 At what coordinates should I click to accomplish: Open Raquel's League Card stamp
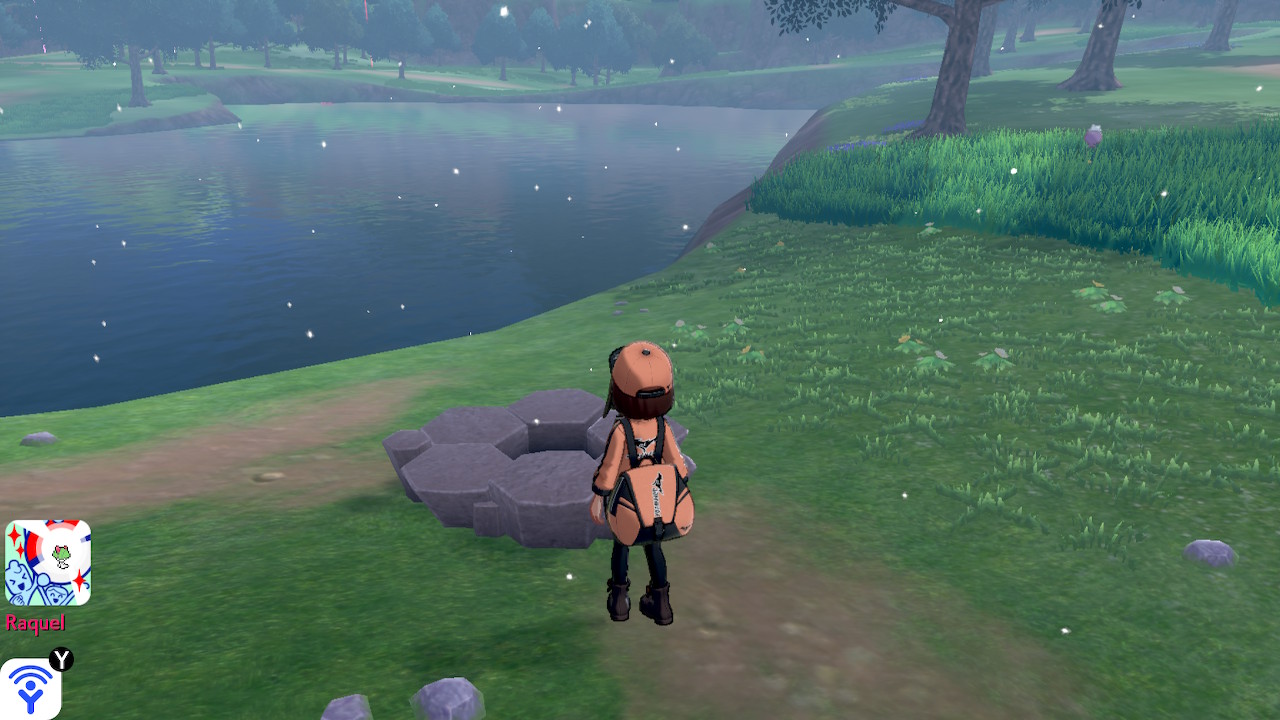pyautogui.click(x=48, y=562)
